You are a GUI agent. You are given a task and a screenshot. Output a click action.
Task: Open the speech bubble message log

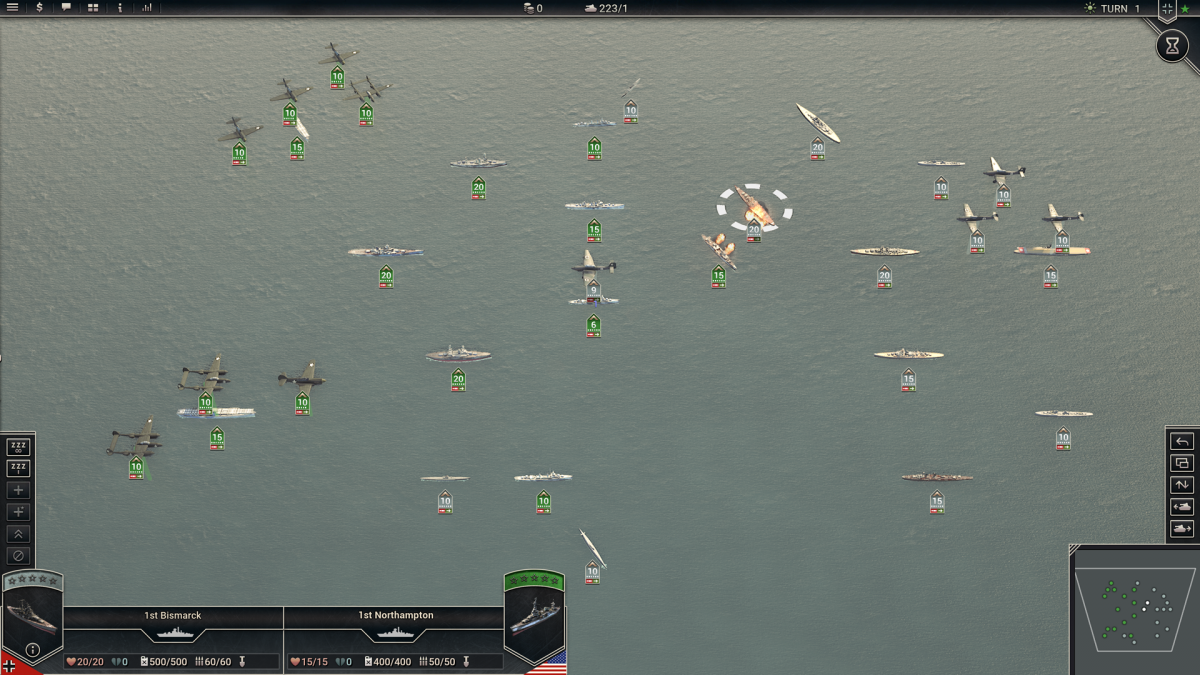[66, 8]
